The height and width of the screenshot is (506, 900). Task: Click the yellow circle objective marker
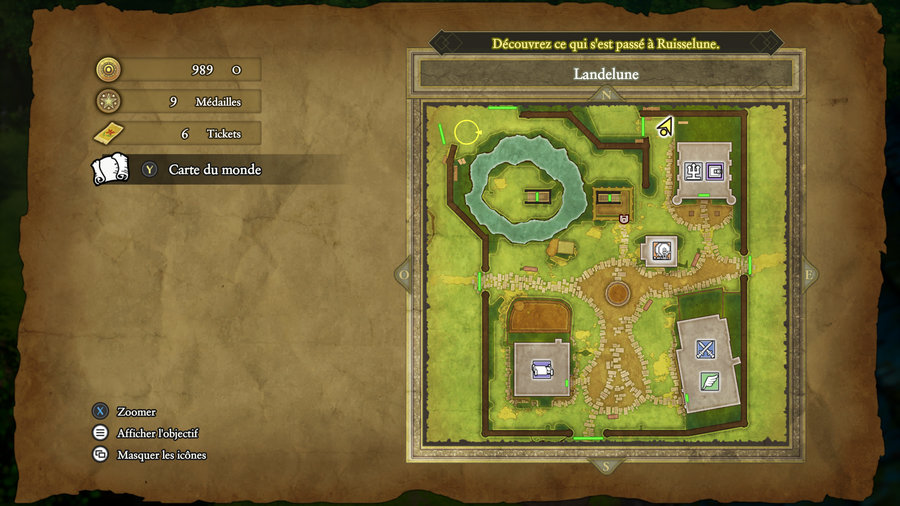point(466,132)
